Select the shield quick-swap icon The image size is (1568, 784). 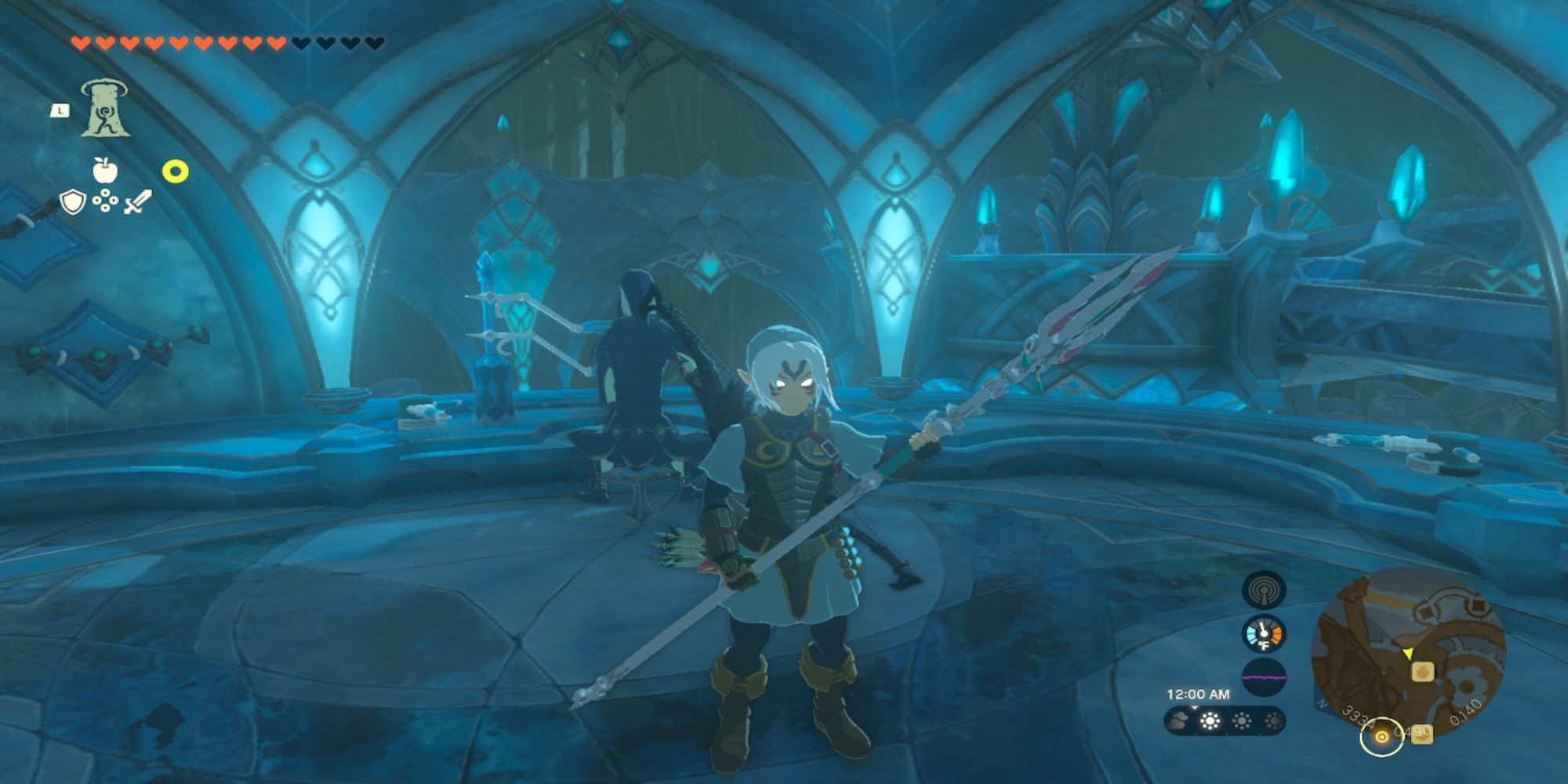pos(73,202)
